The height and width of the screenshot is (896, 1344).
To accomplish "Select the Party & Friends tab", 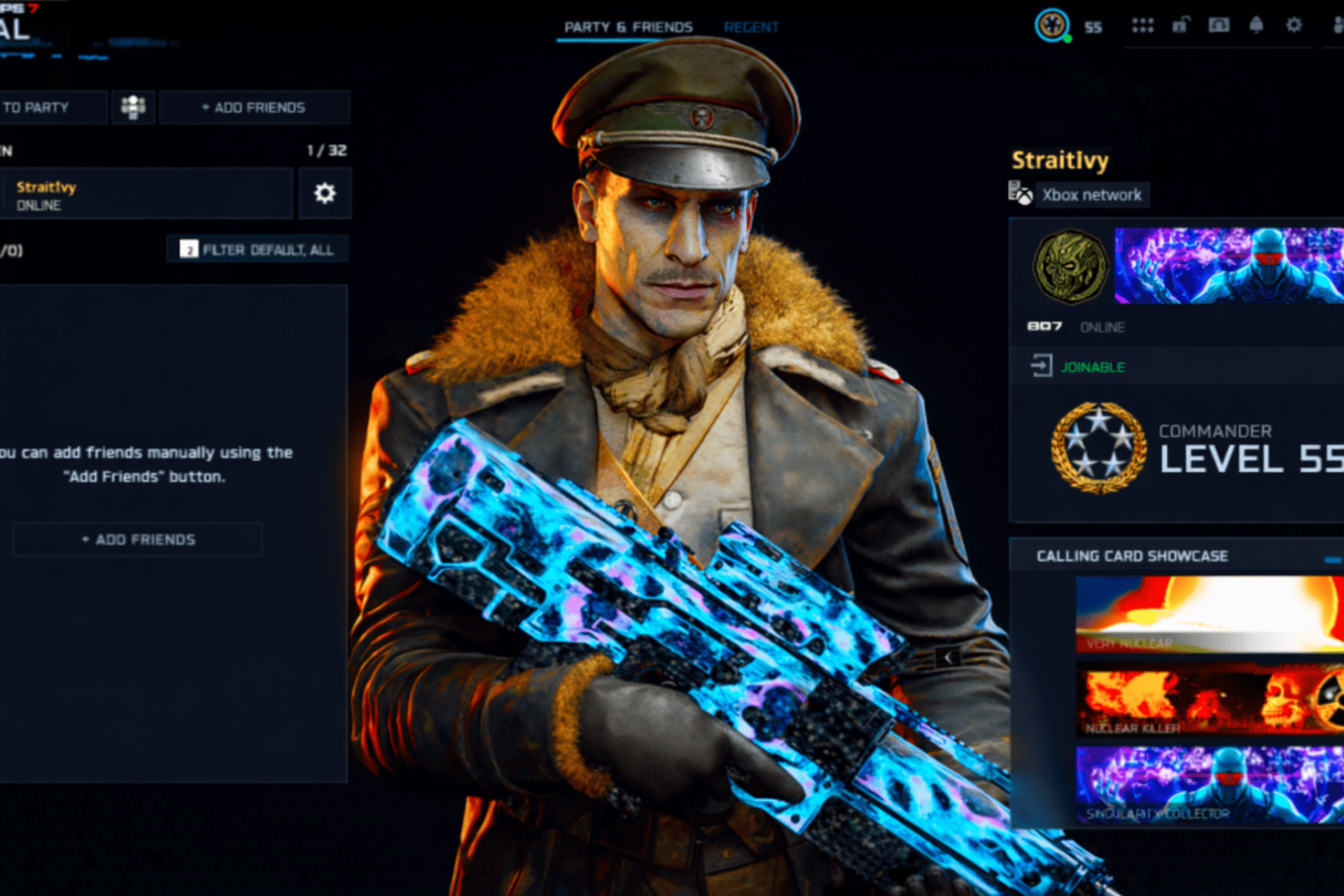I will (x=628, y=27).
